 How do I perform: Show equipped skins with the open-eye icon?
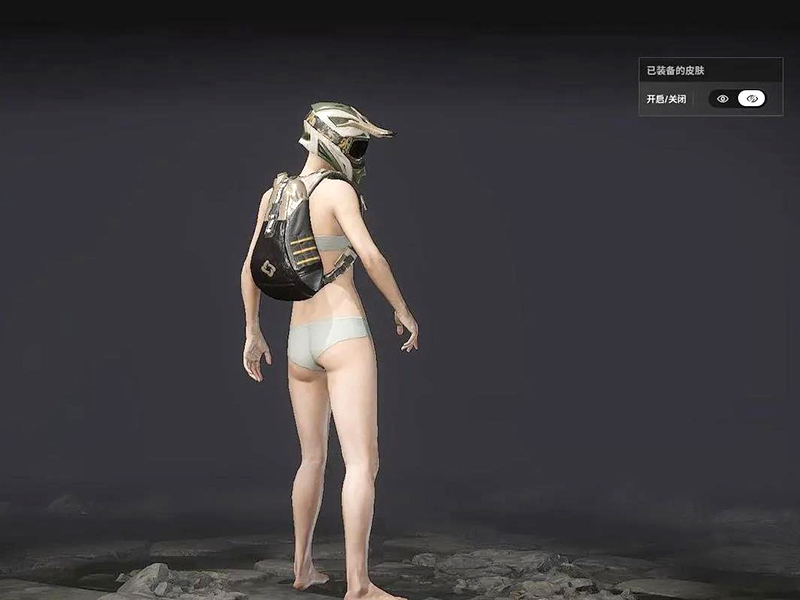tap(723, 99)
